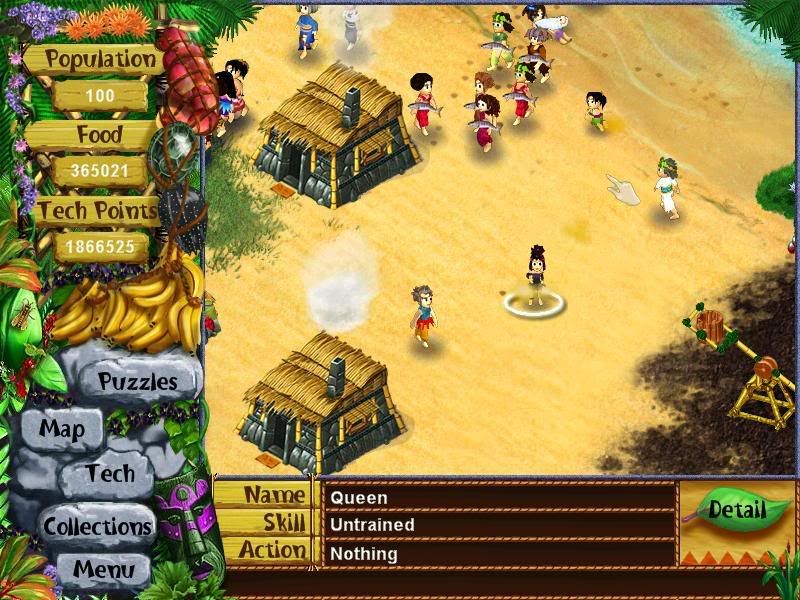Select the Queen villager with the selection ring
Screen dimensions: 800x600
(533, 277)
